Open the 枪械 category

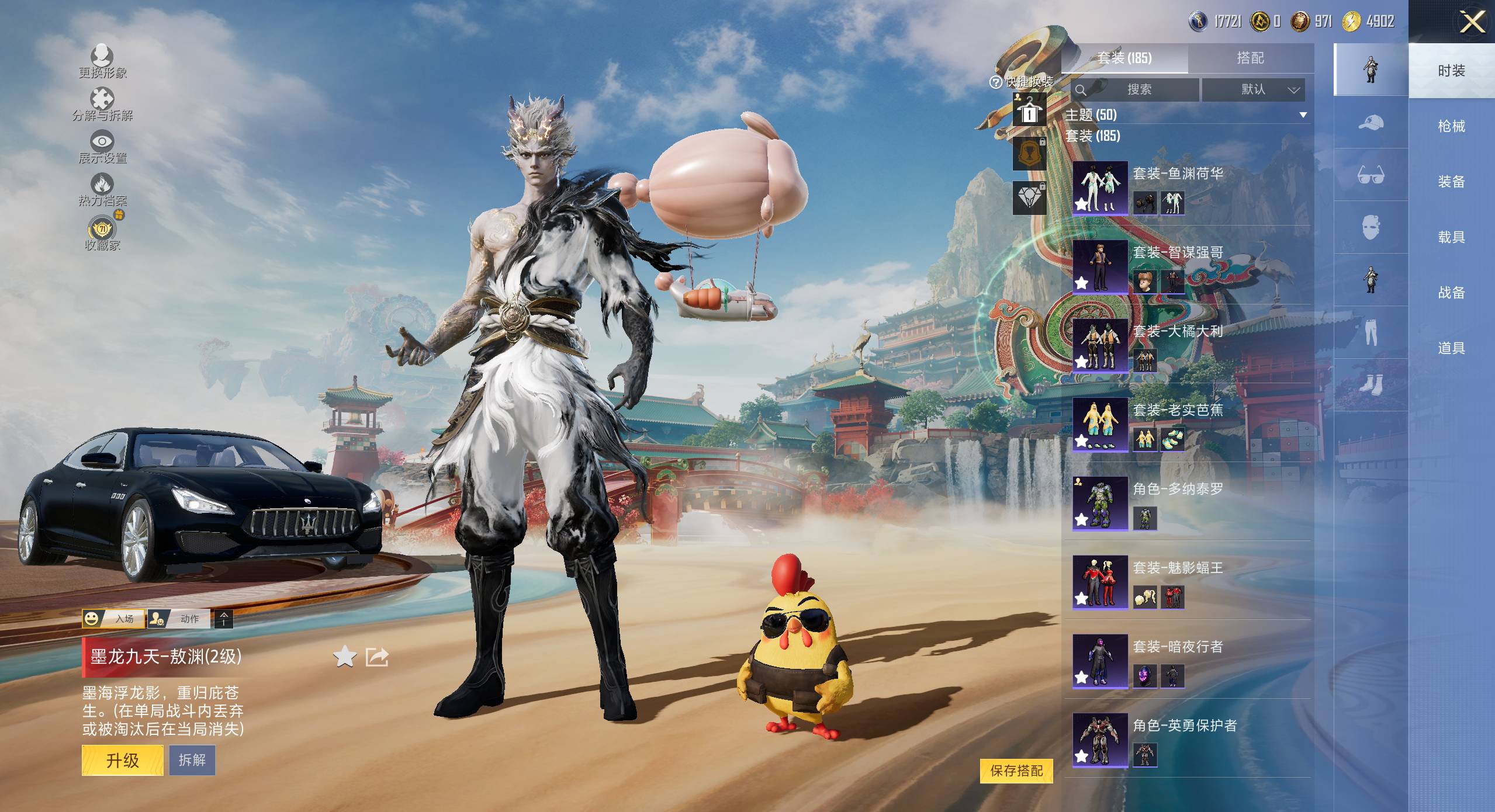pos(1451,126)
